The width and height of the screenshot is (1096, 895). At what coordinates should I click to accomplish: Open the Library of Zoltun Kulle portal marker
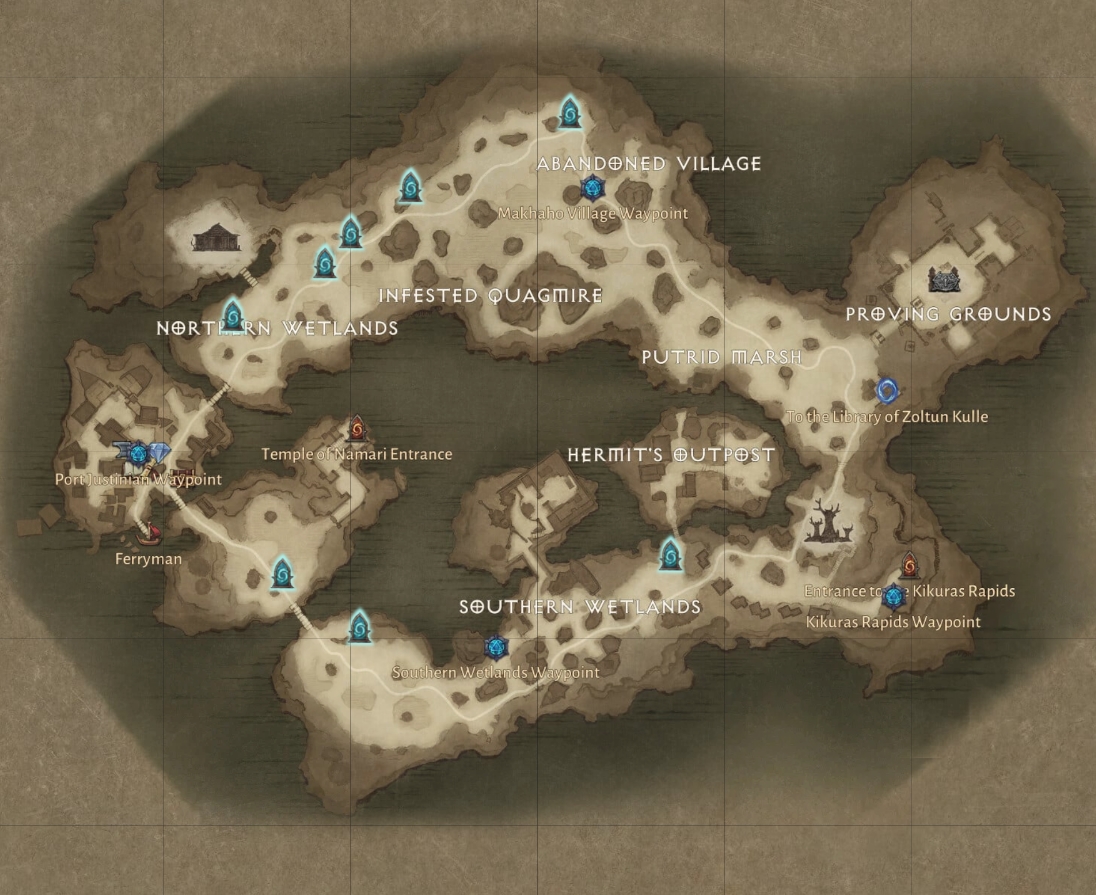tap(886, 391)
